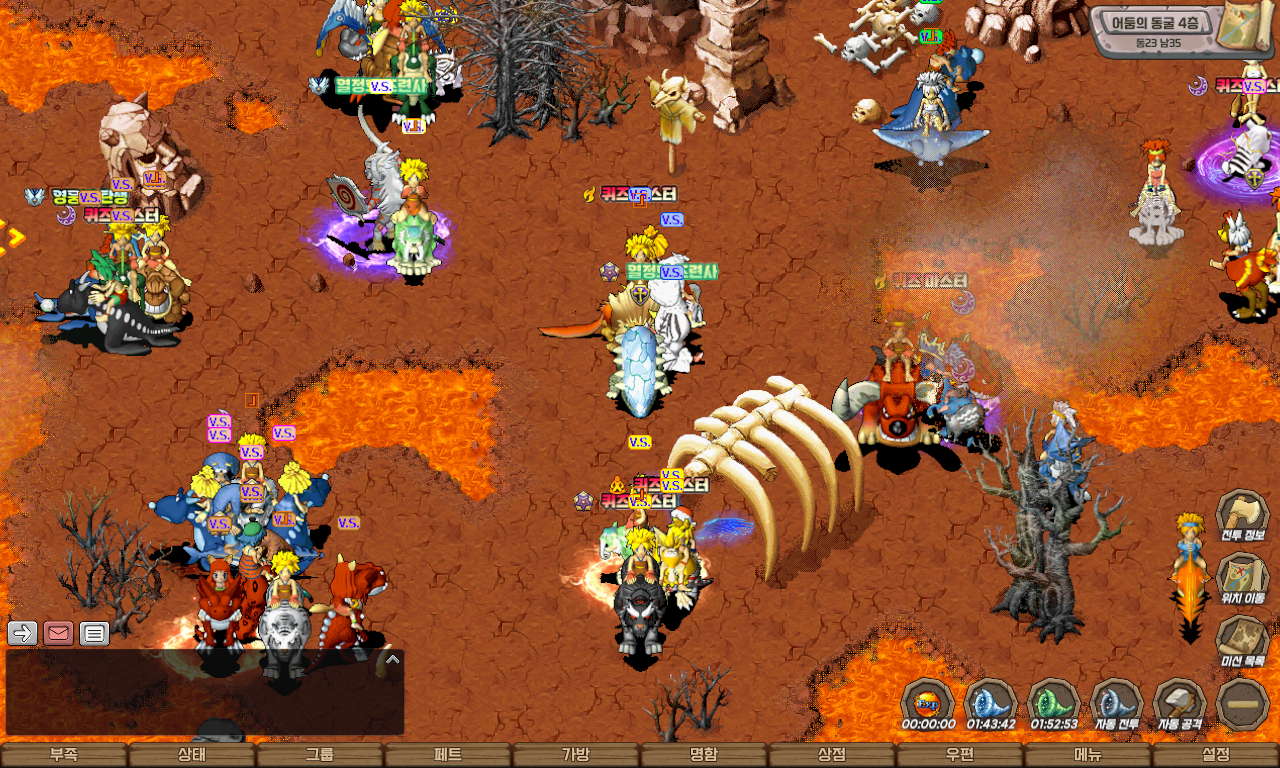
Task: Open the 설정 (settings) menu
Action: (1216, 755)
